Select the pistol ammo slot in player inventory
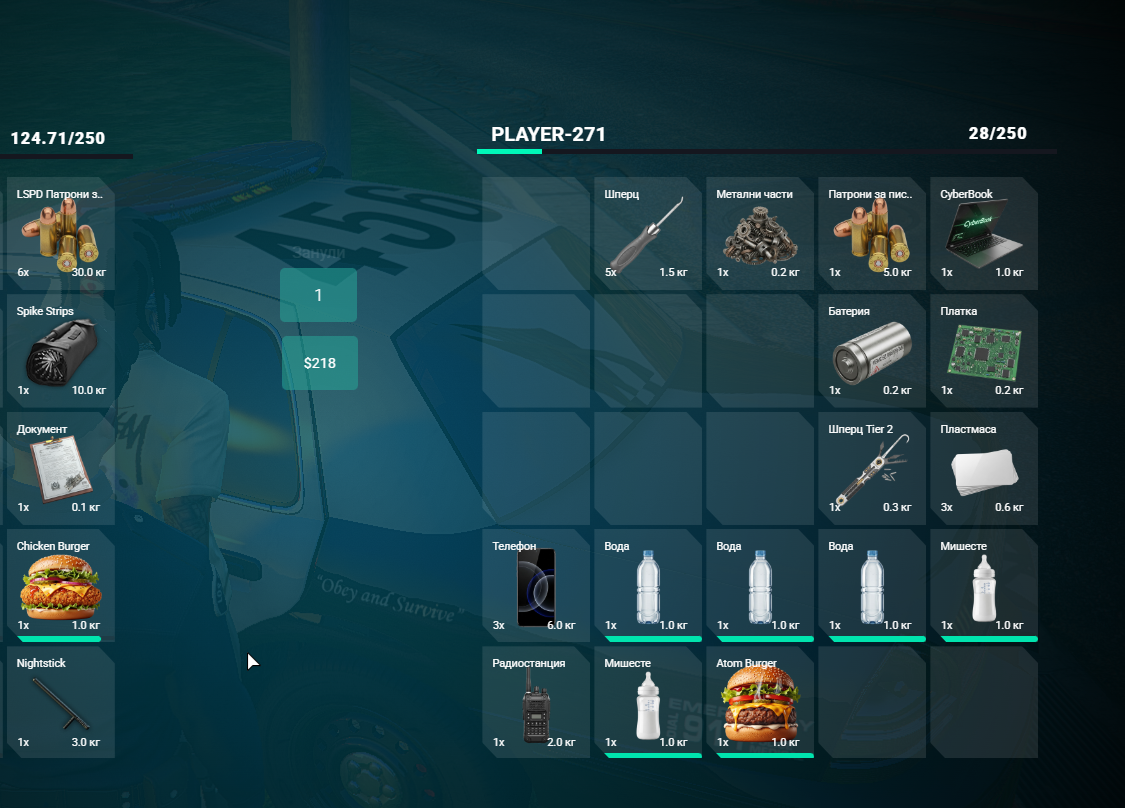The height and width of the screenshot is (808, 1125). (x=871, y=234)
